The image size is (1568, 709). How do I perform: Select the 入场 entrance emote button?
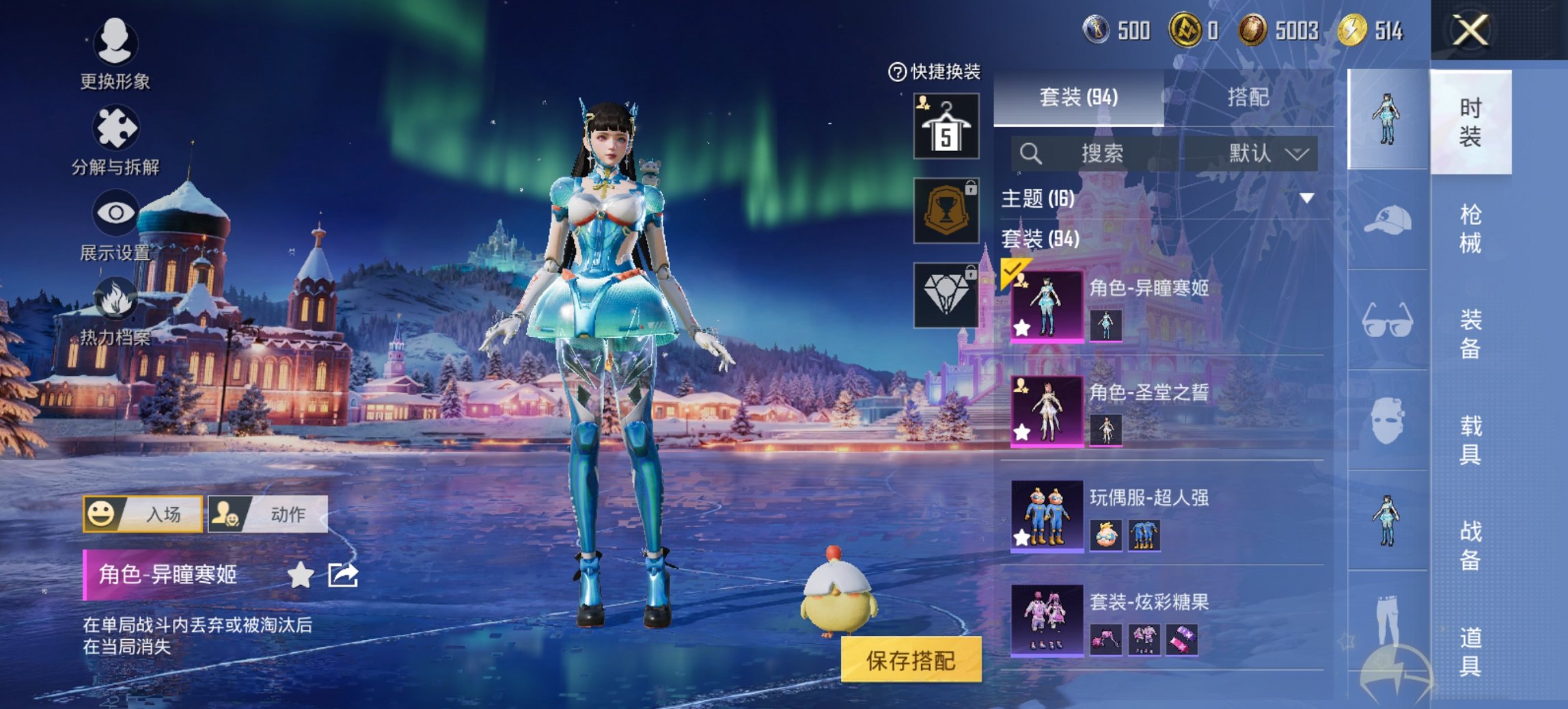tap(143, 514)
